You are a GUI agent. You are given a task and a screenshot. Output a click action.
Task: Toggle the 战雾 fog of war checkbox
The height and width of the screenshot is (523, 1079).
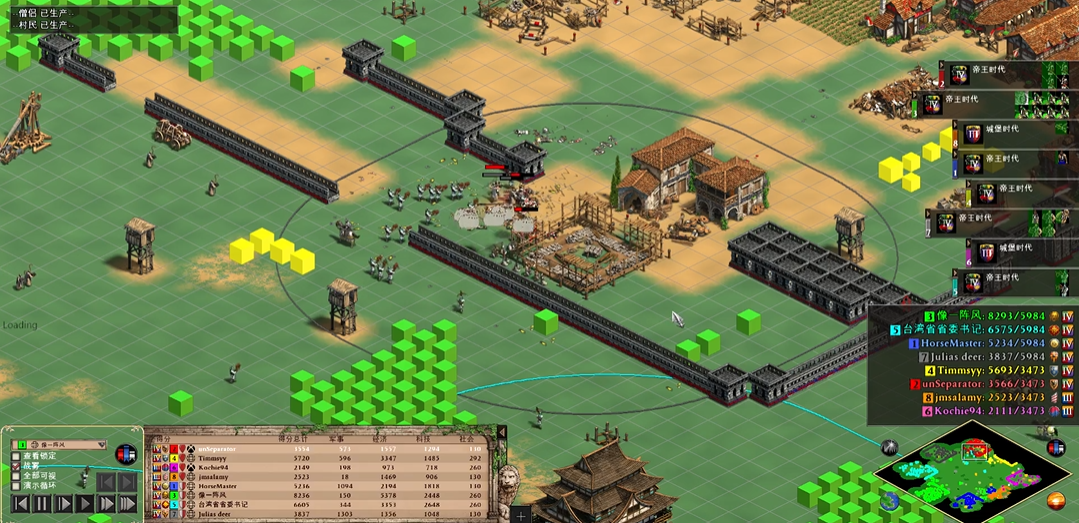pyautogui.click(x=15, y=467)
